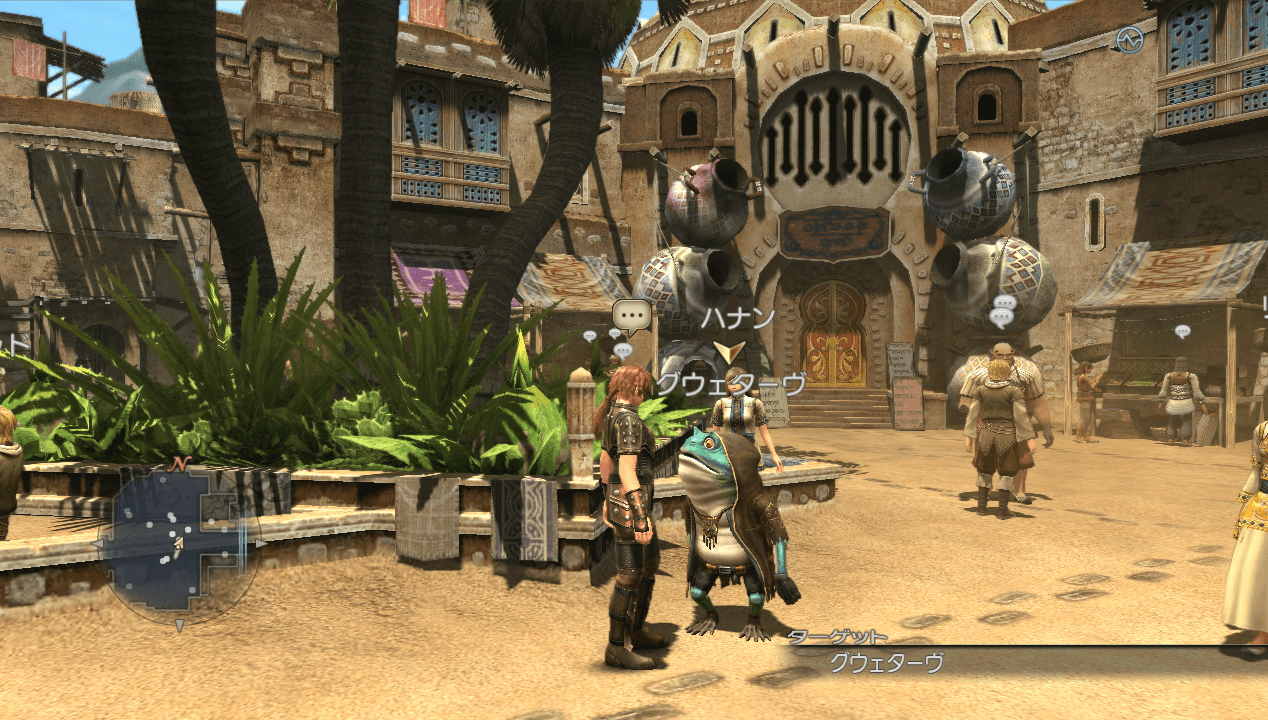Select the グウェターヴ entry in the target bar
This screenshot has width=1268, height=720.
pos(887,662)
